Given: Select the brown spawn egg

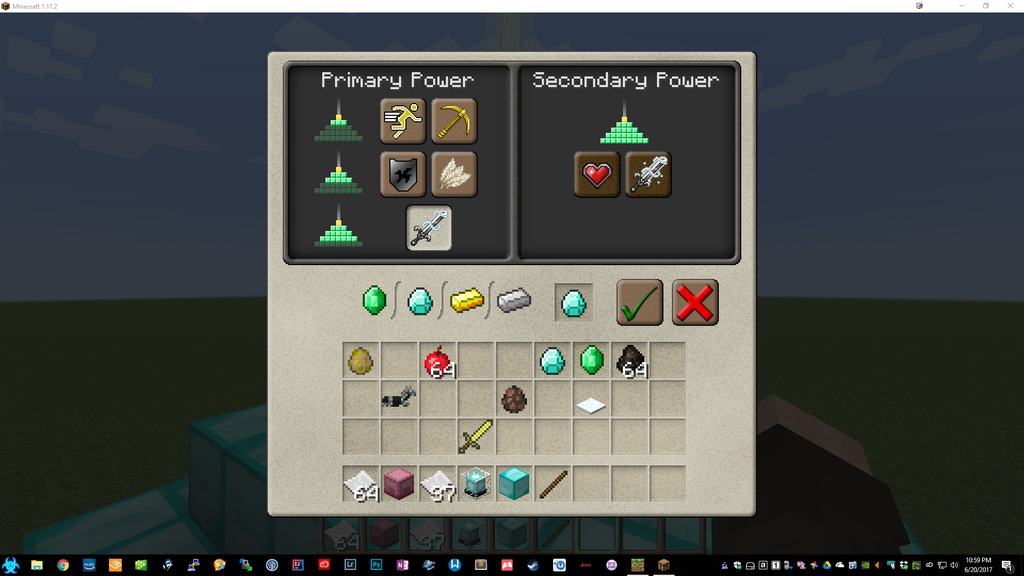Looking at the screenshot, I should [x=514, y=399].
